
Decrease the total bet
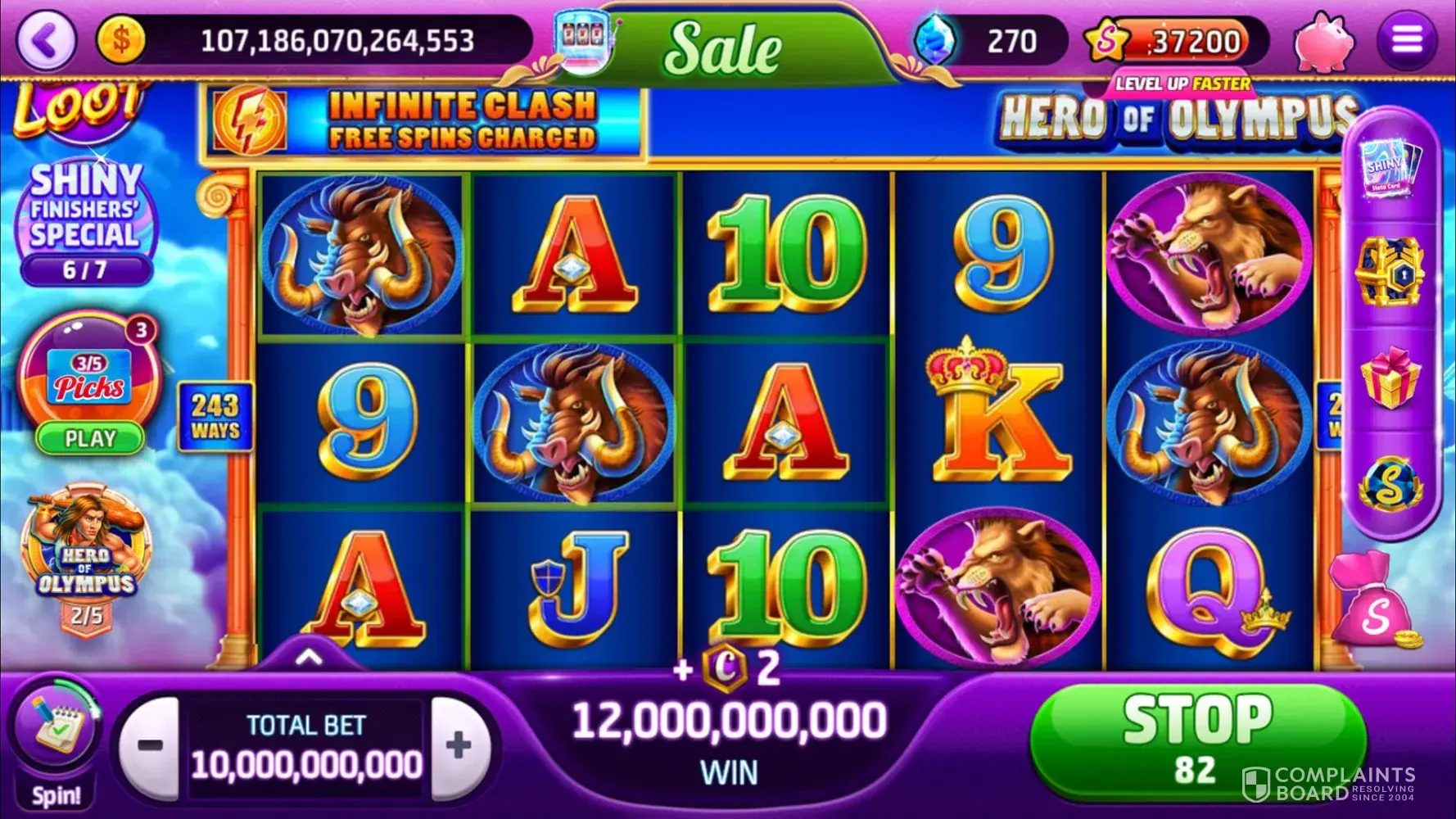pos(150,746)
